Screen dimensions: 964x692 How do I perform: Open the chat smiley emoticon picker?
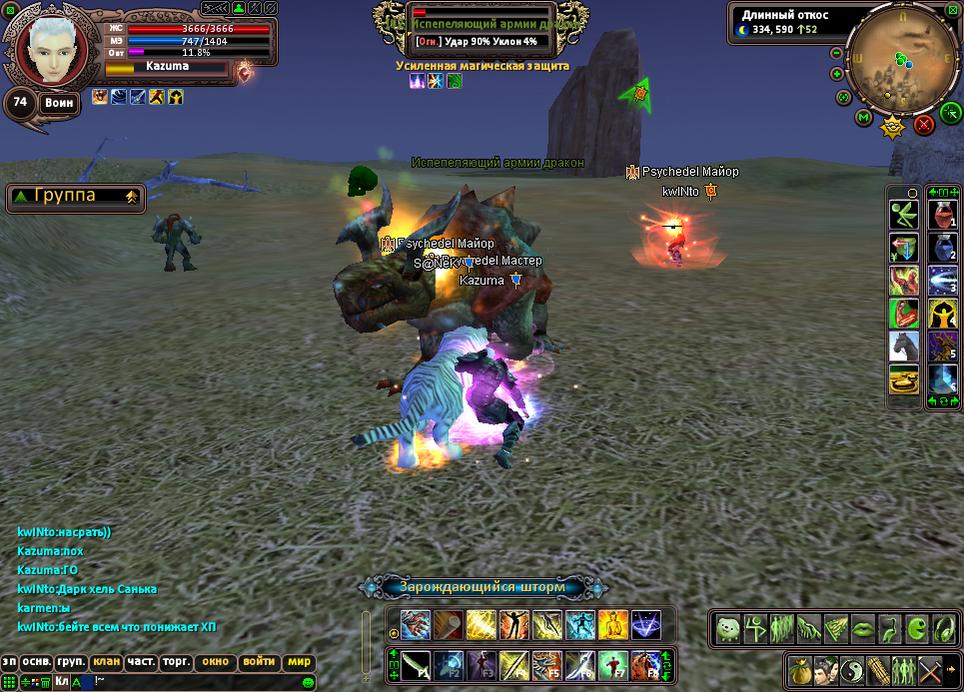click(x=309, y=682)
